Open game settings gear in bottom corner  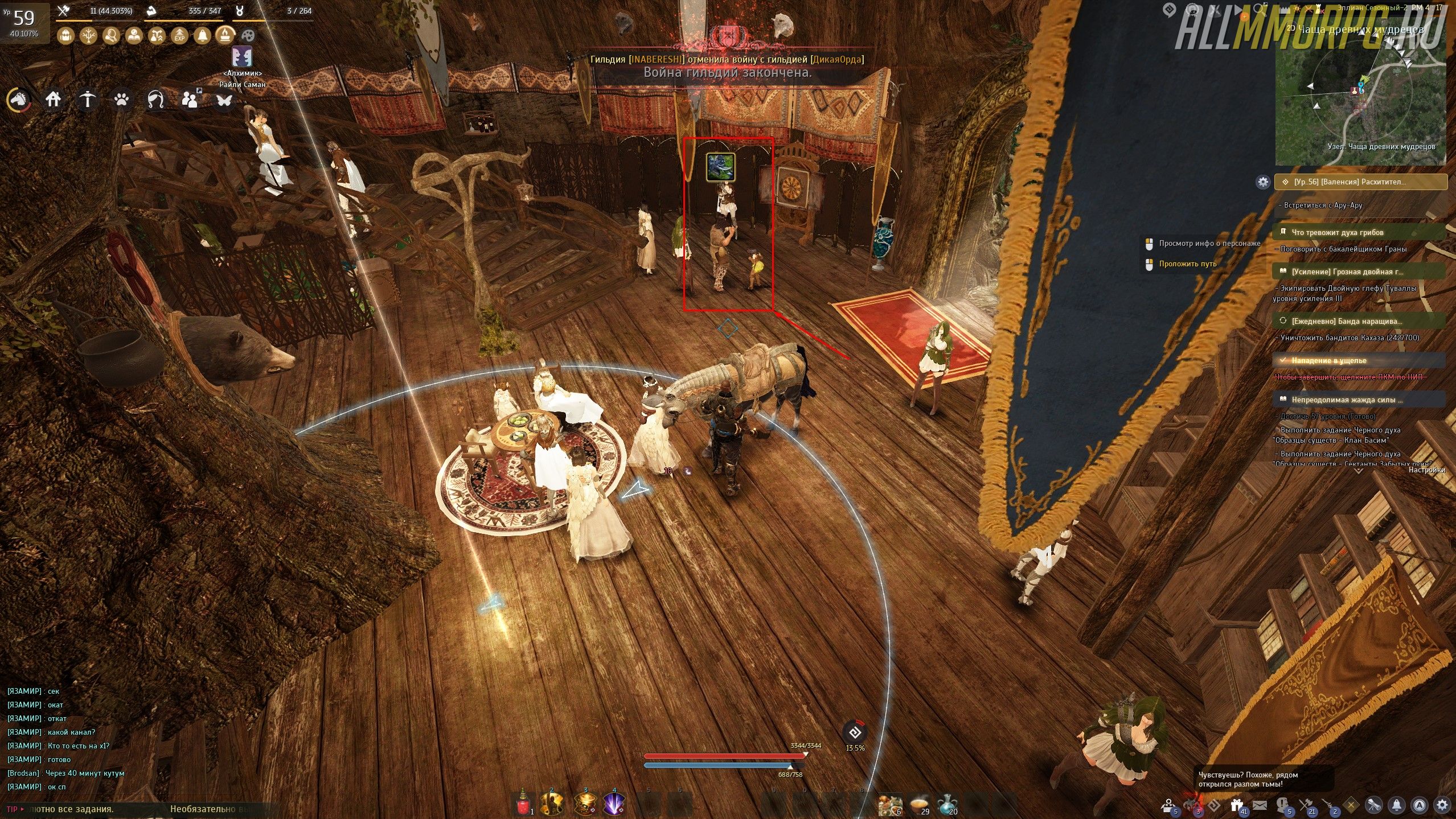1442,805
